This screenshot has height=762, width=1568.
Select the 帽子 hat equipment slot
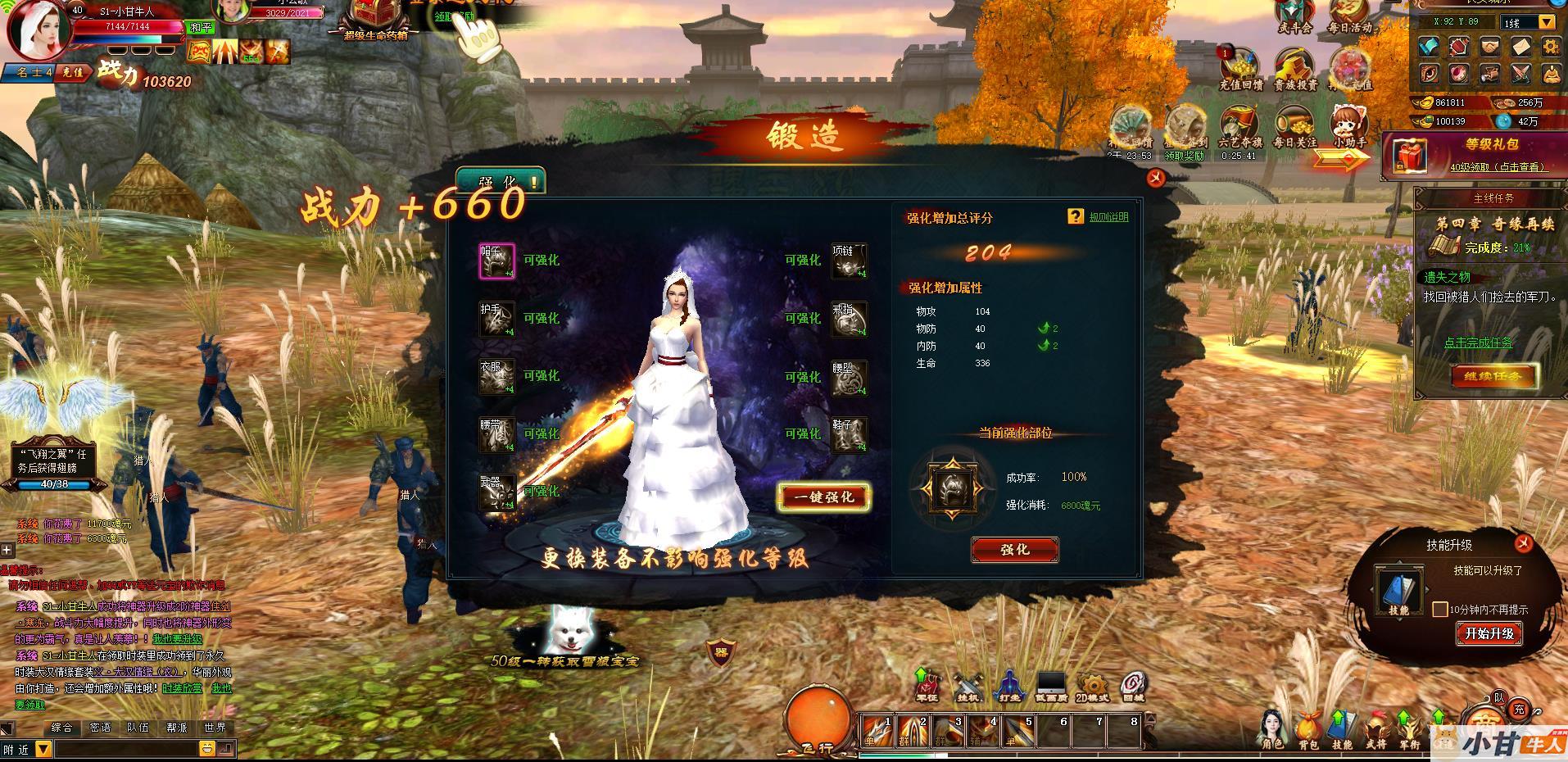pos(497,261)
